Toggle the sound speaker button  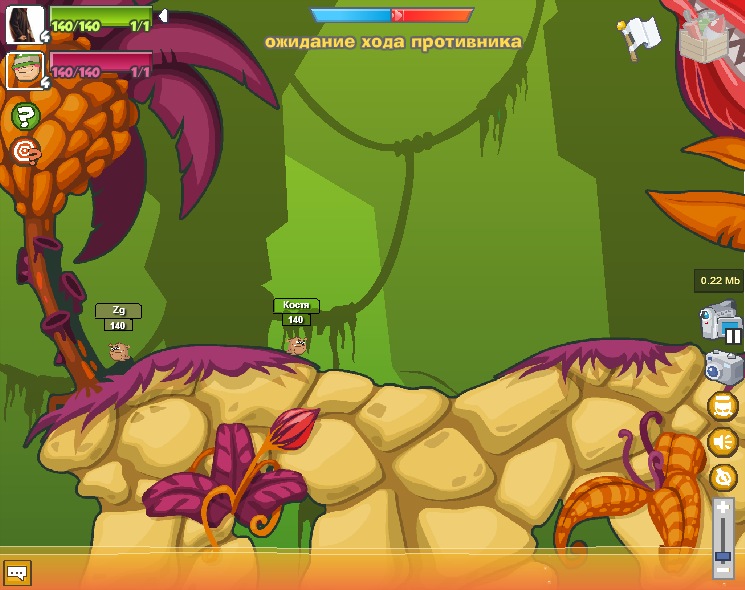pos(722,442)
